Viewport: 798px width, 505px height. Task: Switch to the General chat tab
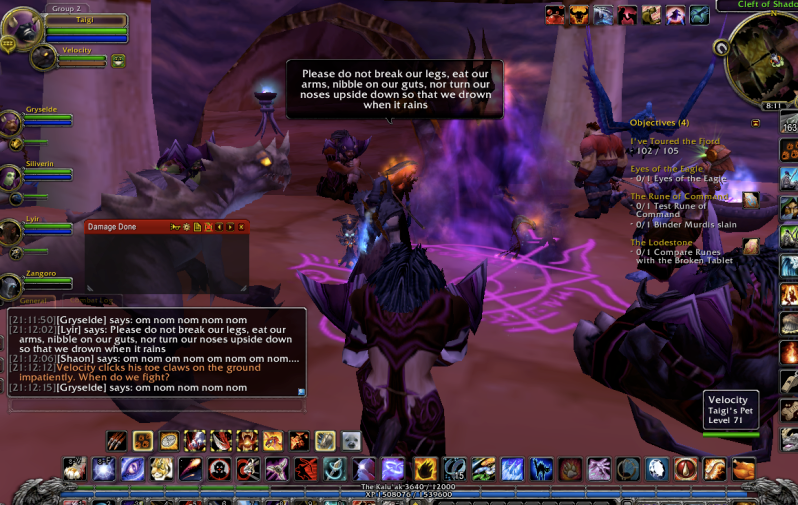point(34,300)
